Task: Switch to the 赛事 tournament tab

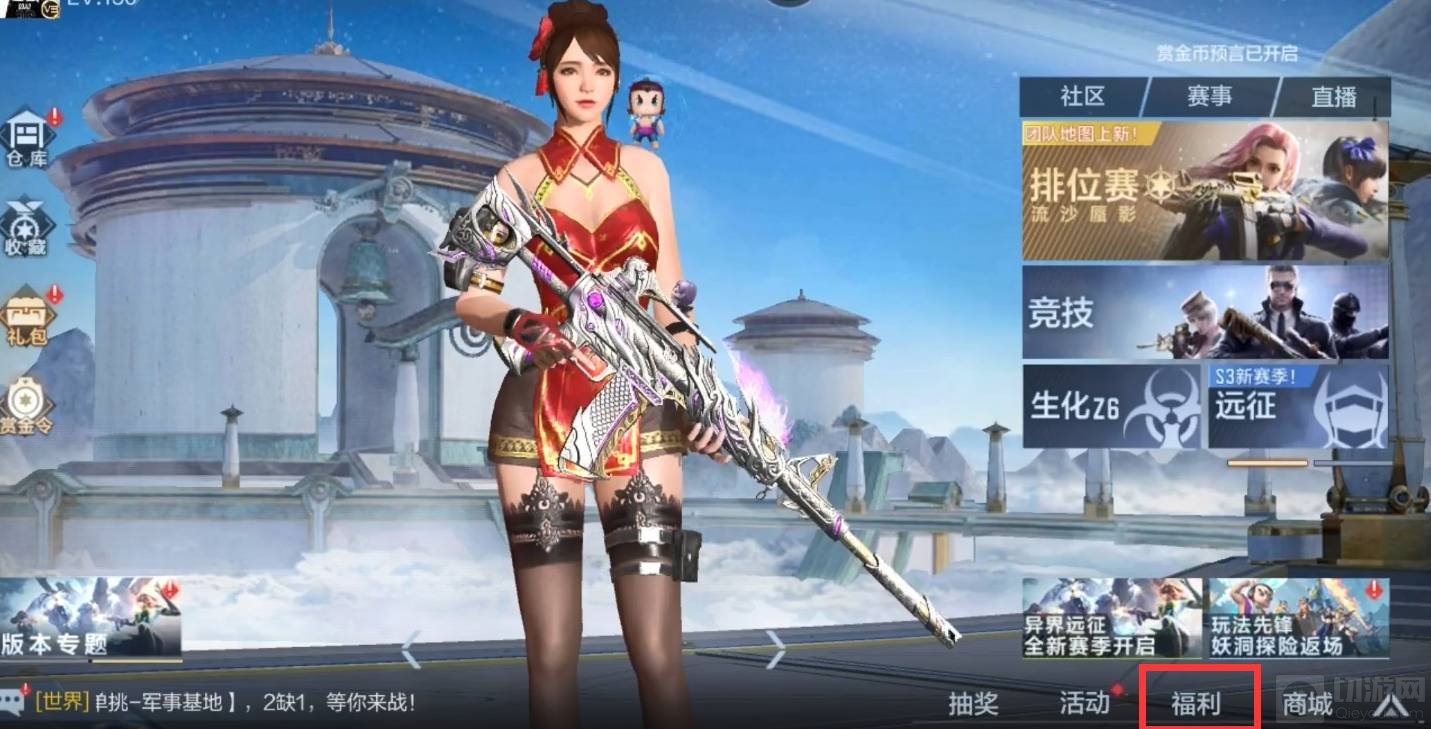Action: (x=1210, y=97)
